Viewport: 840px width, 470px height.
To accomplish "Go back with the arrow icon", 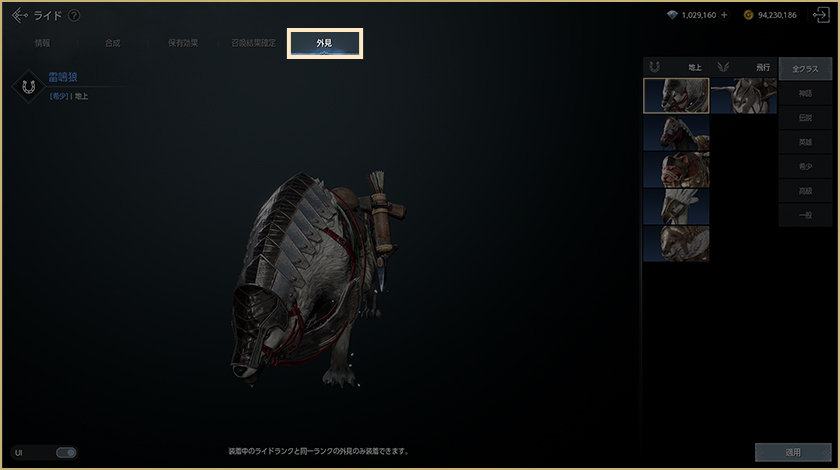I will click(19, 15).
